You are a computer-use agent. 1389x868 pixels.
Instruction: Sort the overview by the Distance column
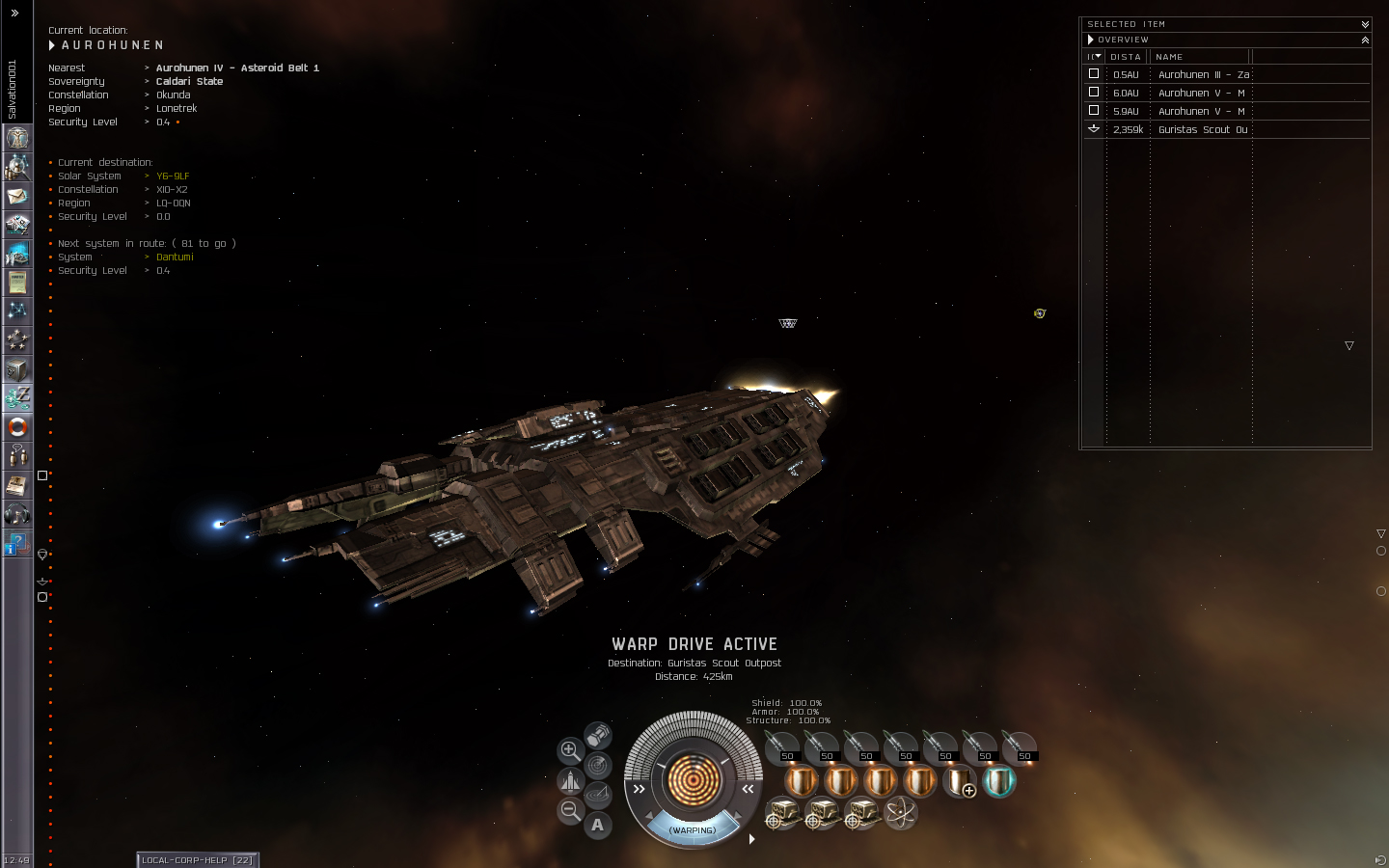(1126, 57)
